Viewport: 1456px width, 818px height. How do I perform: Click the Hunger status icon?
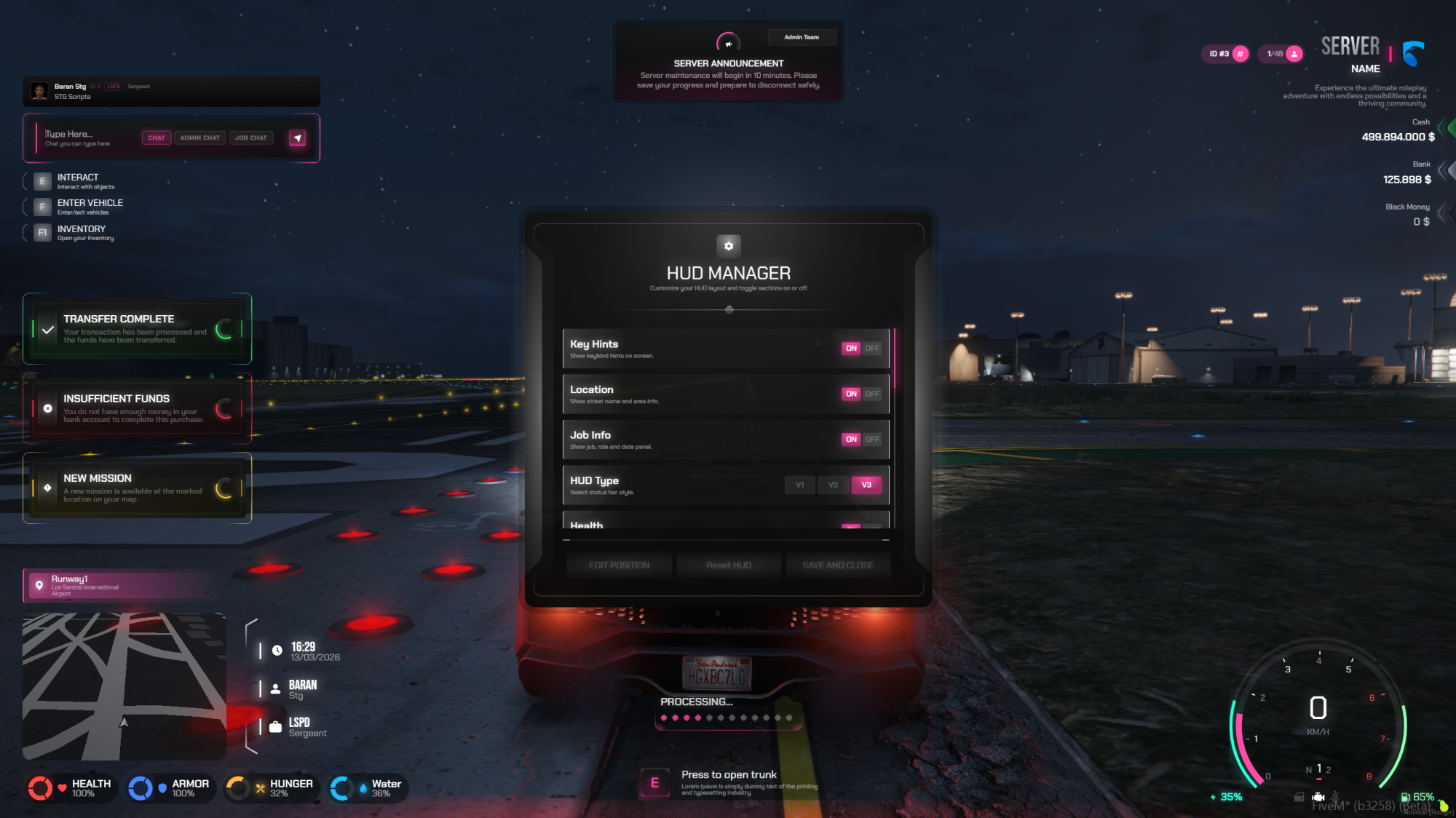(237, 787)
